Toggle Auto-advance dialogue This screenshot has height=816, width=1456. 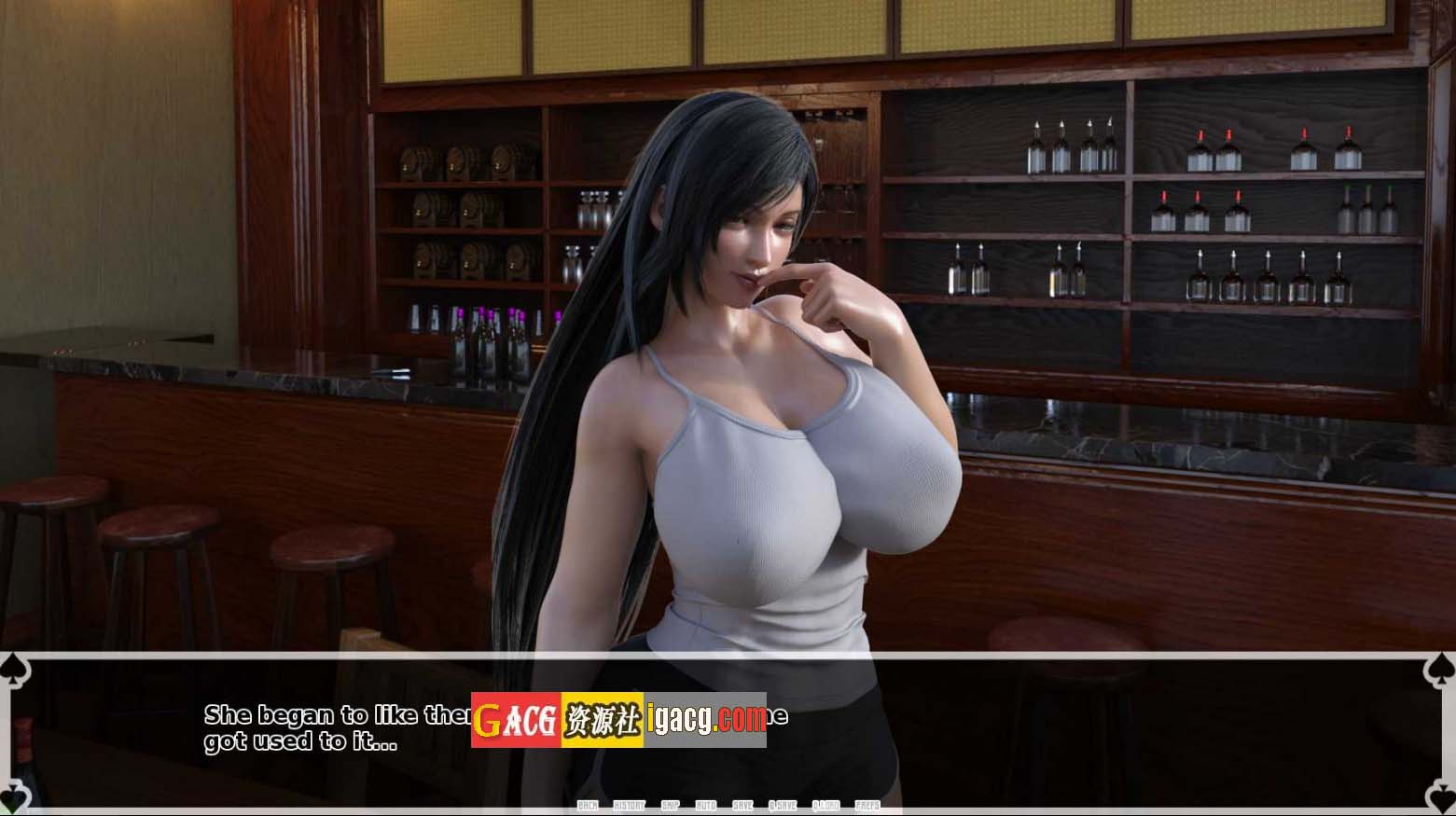tap(706, 806)
